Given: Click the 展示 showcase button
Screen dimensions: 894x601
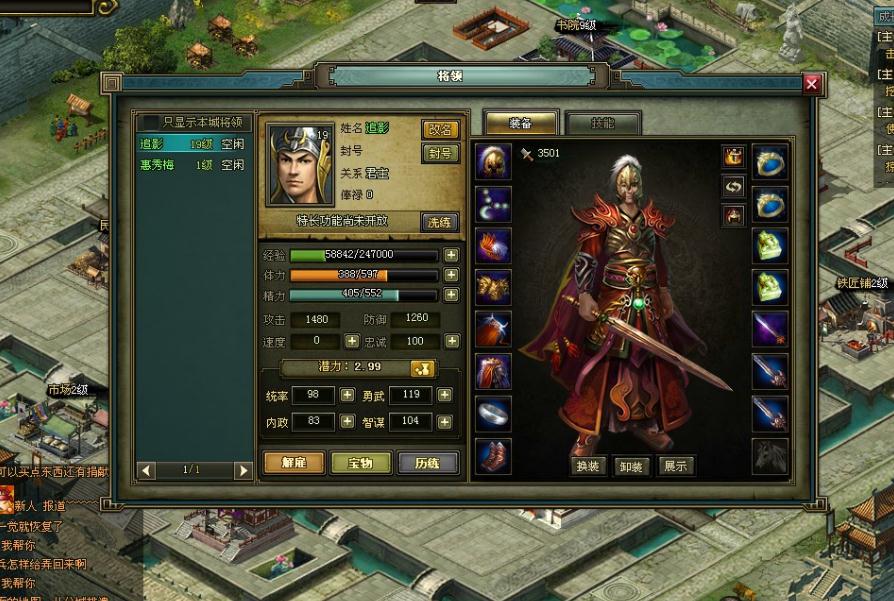Looking at the screenshot, I should click(x=676, y=466).
